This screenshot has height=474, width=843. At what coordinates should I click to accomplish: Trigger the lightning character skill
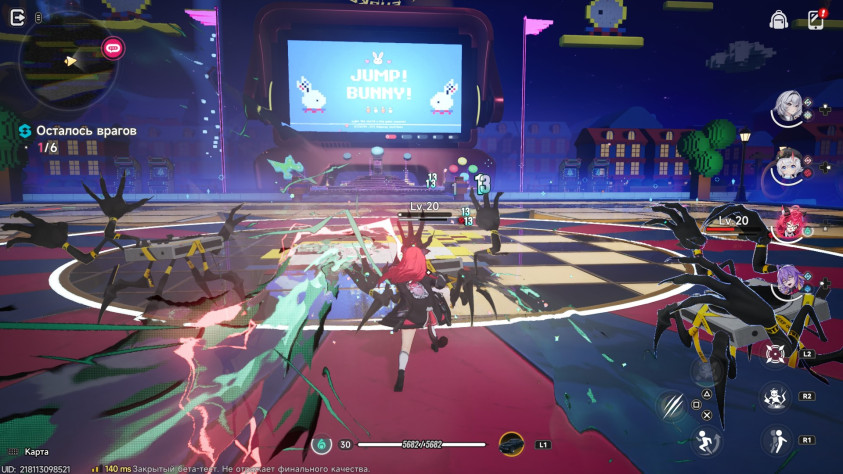click(774, 396)
